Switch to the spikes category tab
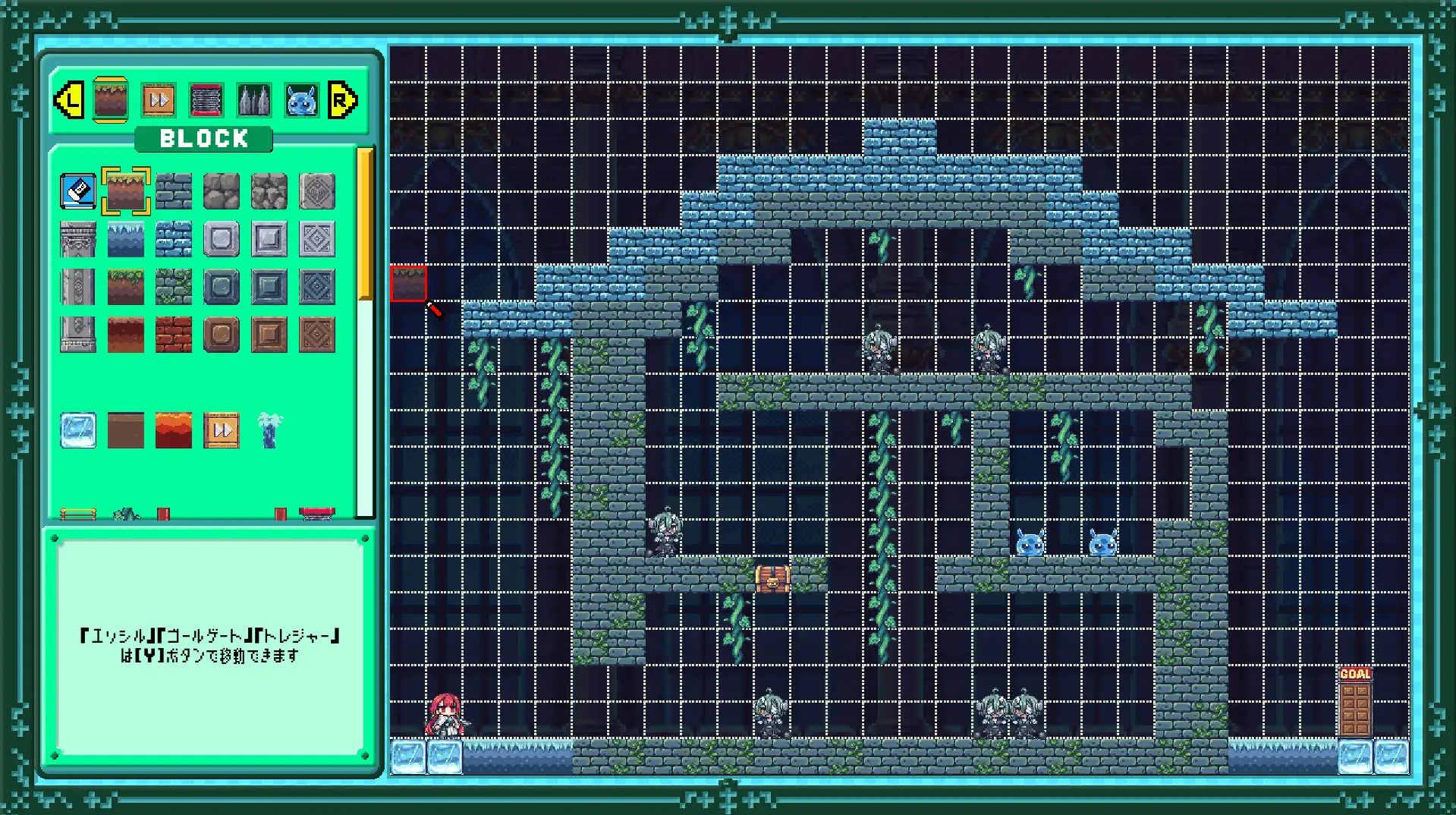1456x815 pixels. pos(254,100)
